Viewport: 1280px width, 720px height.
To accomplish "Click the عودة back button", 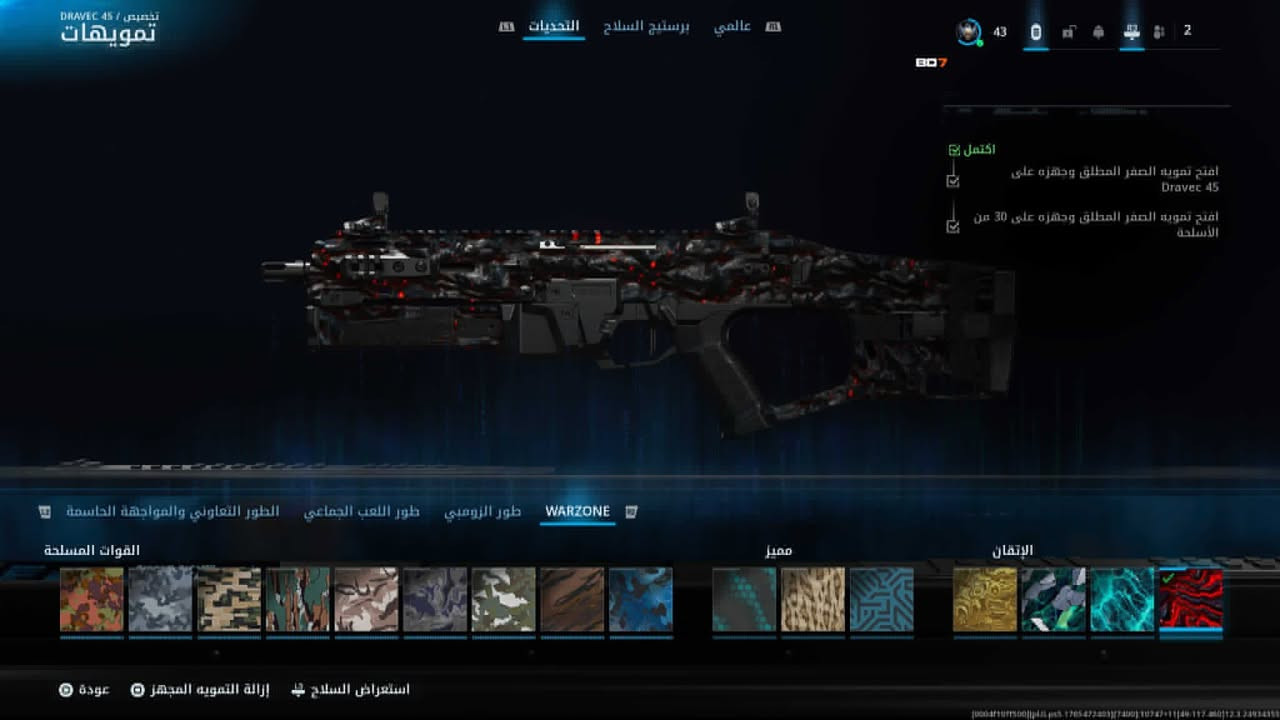I will click(x=90, y=689).
